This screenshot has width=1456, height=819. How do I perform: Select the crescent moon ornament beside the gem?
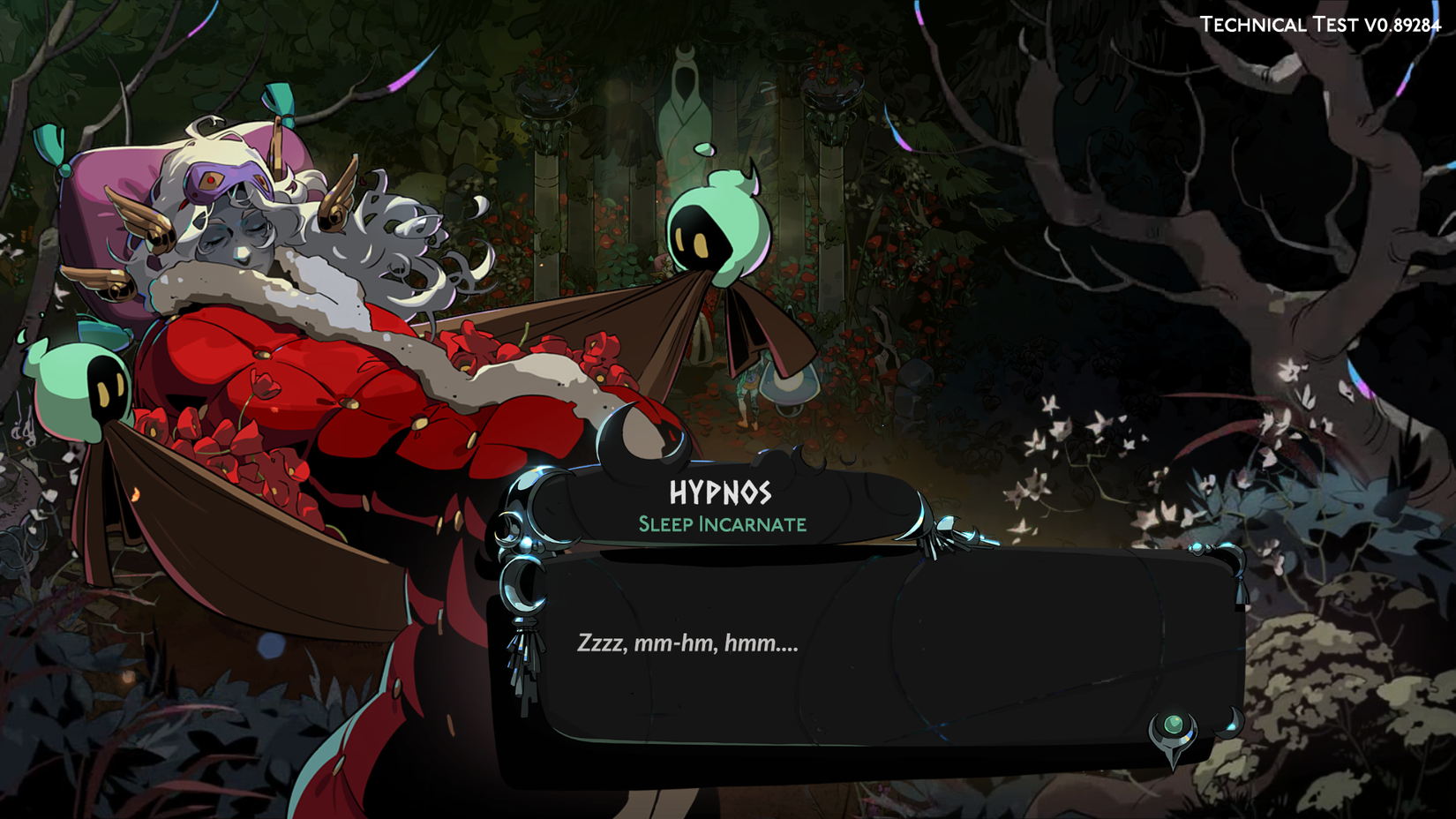pos(1228,722)
